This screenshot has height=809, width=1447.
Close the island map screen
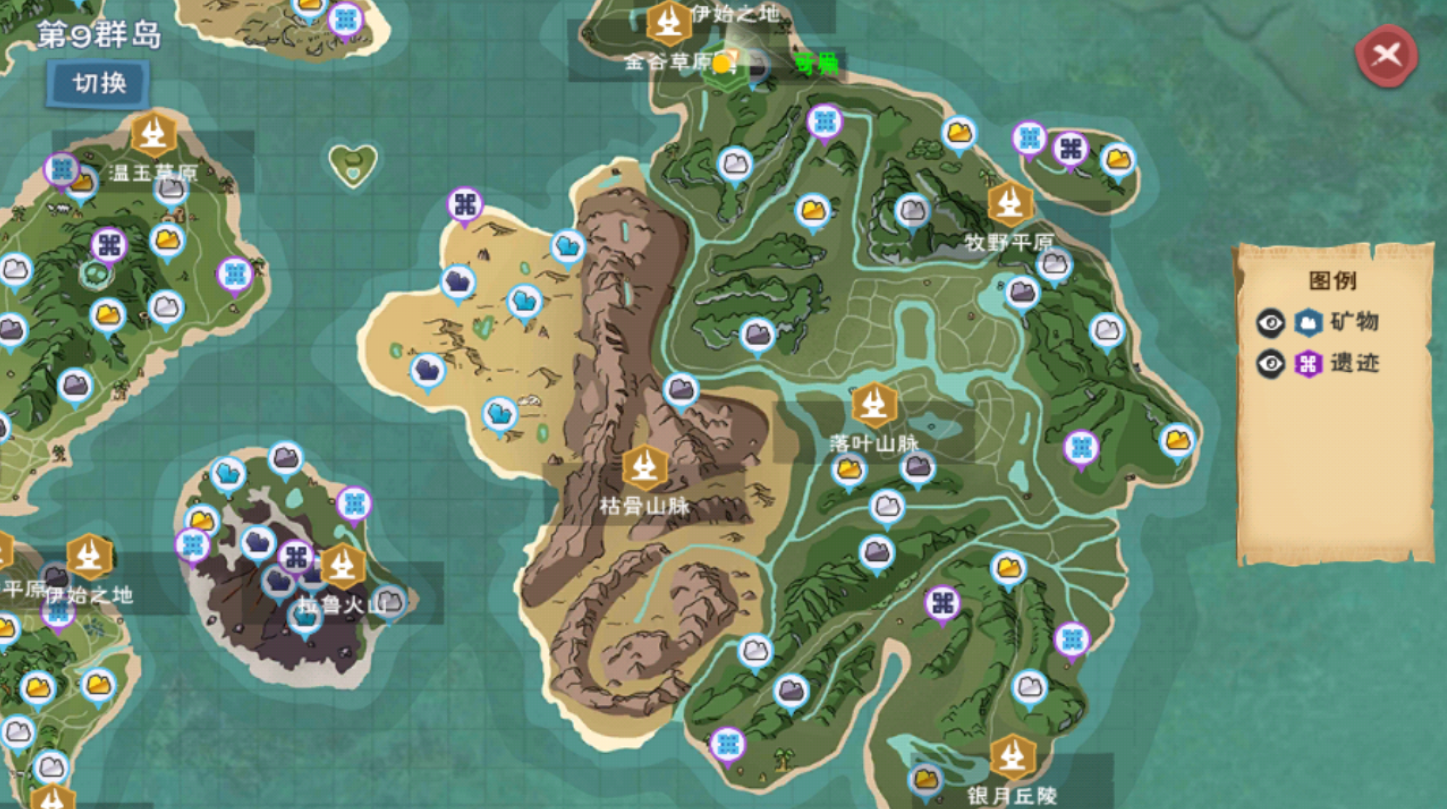[x=1386, y=55]
